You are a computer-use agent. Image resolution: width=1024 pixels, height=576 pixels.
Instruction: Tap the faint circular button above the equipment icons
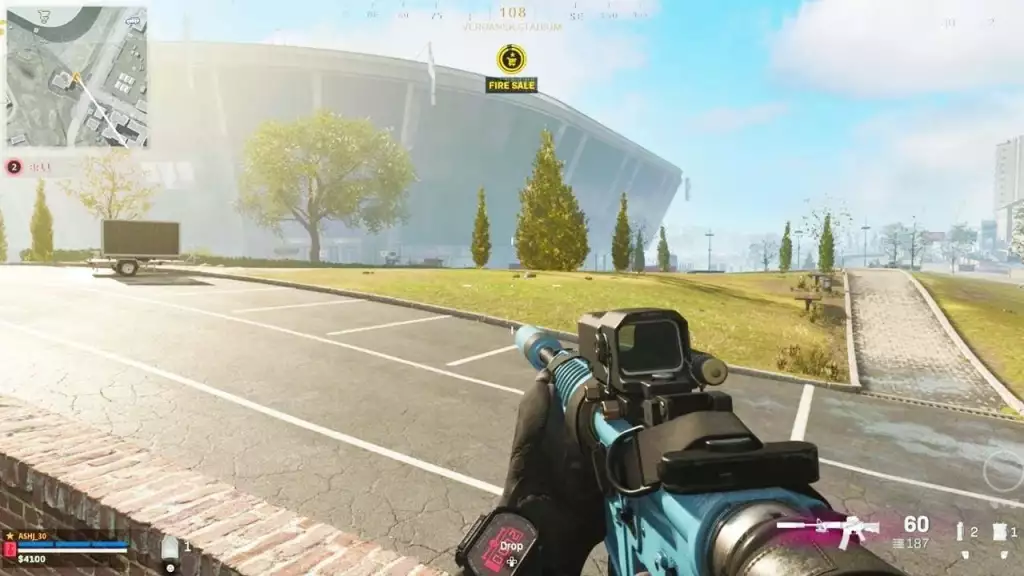(x=1002, y=470)
